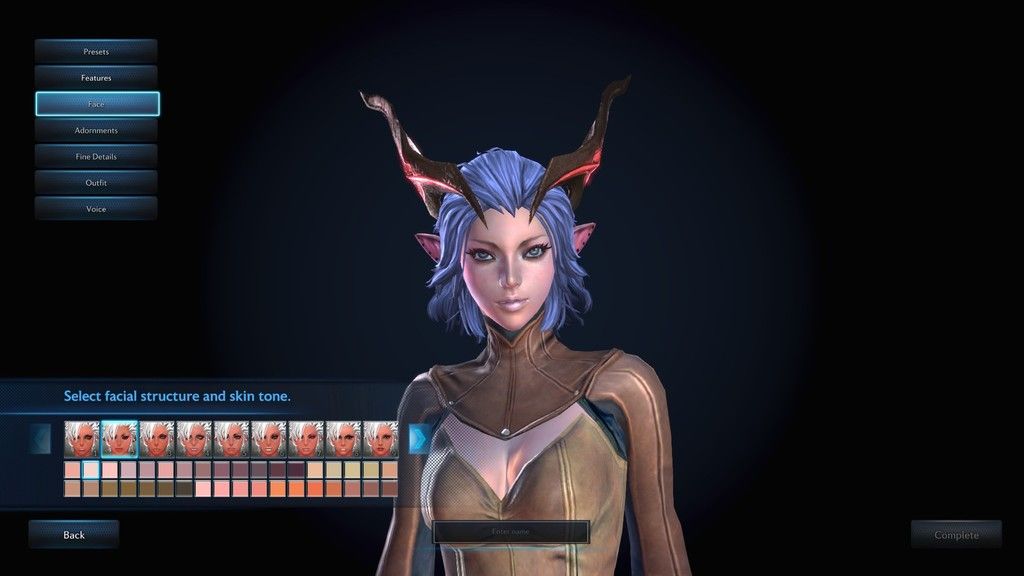
Task: Choose the highlighted second face thumbnail
Action: tap(119, 438)
